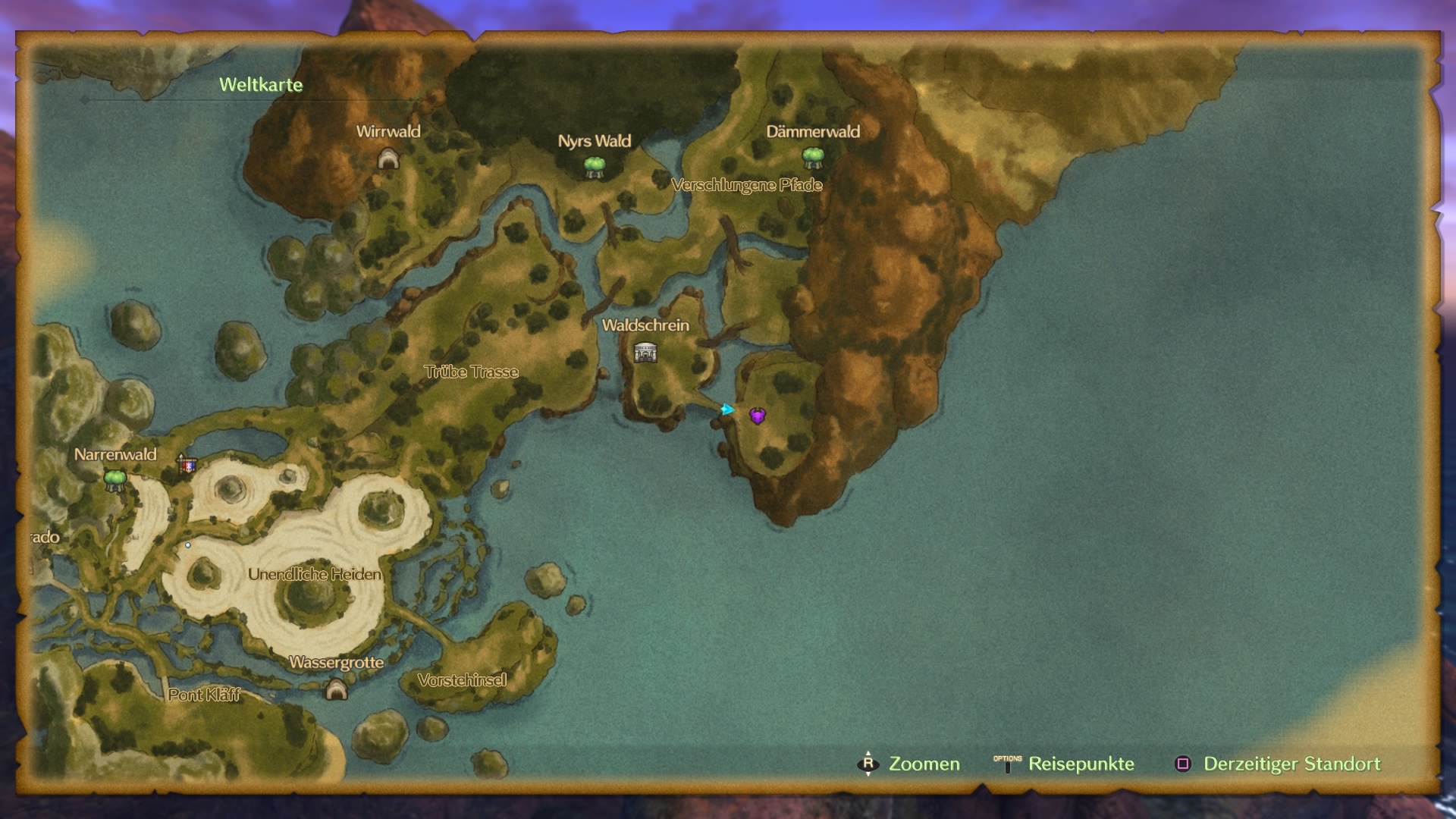Click the Waldschrein shrine marker
This screenshot has width=1456, height=819.
click(645, 352)
